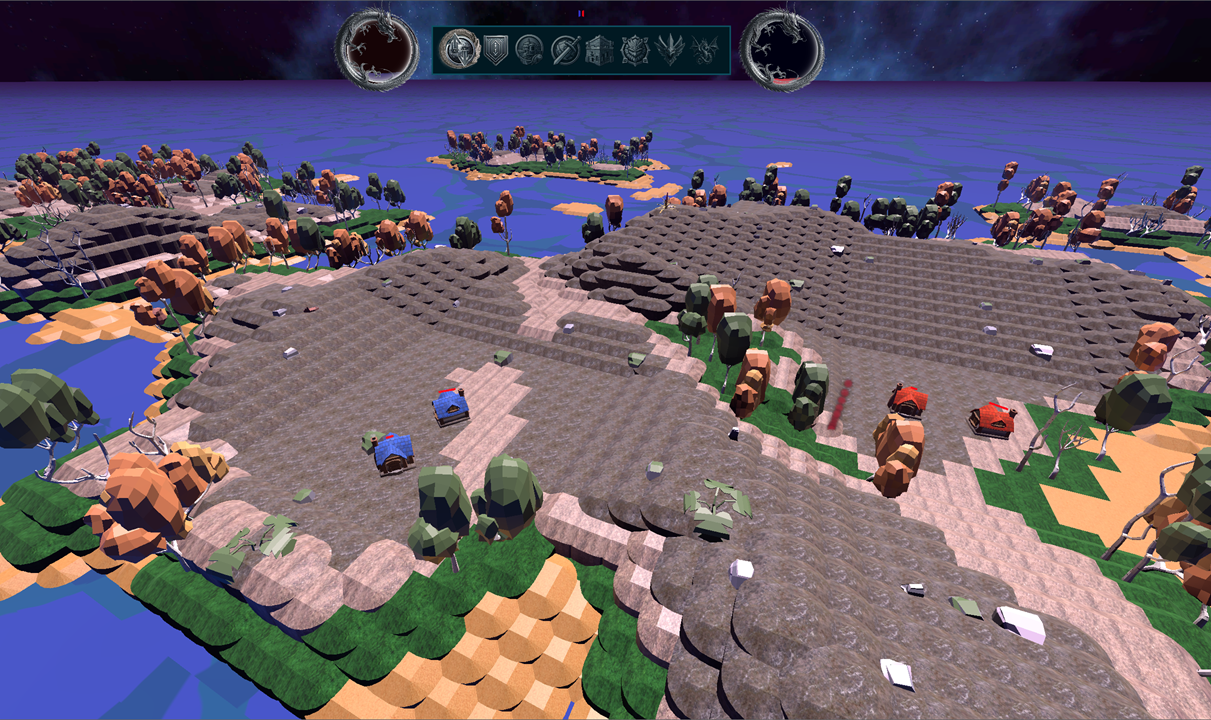
Task: Select the stone fortress icon
Action: [599, 49]
